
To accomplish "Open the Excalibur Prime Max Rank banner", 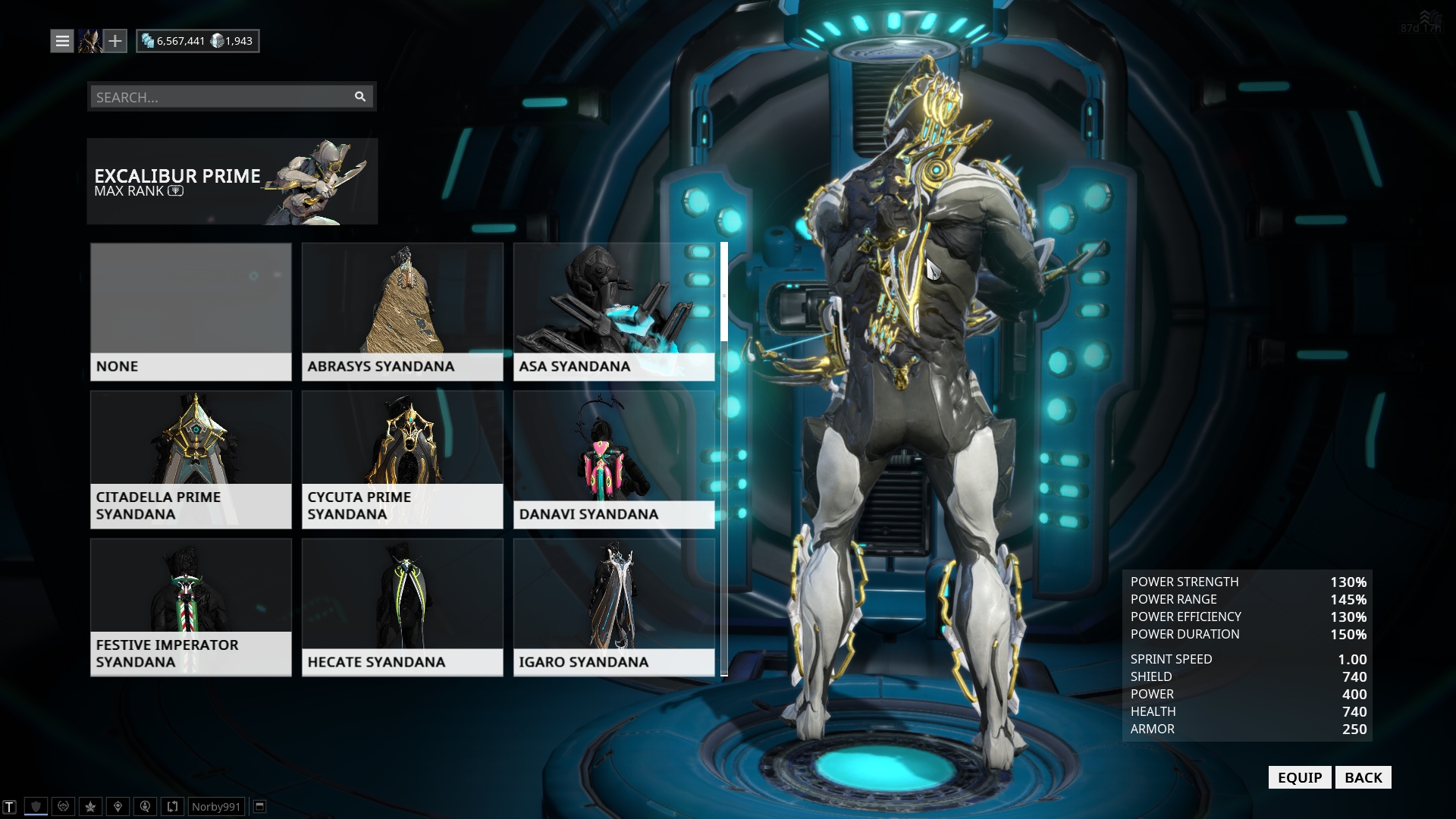I will [x=231, y=181].
